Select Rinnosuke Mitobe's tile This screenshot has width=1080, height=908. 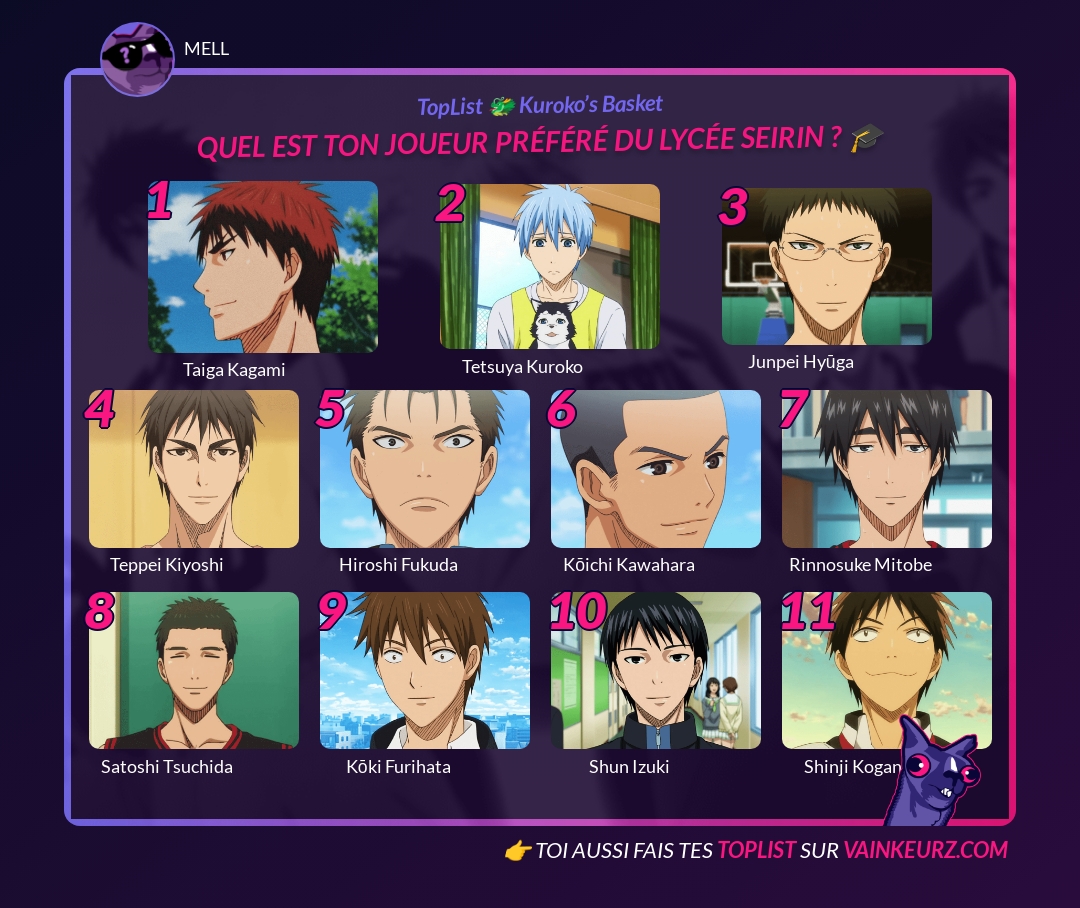pyautogui.click(x=887, y=469)
